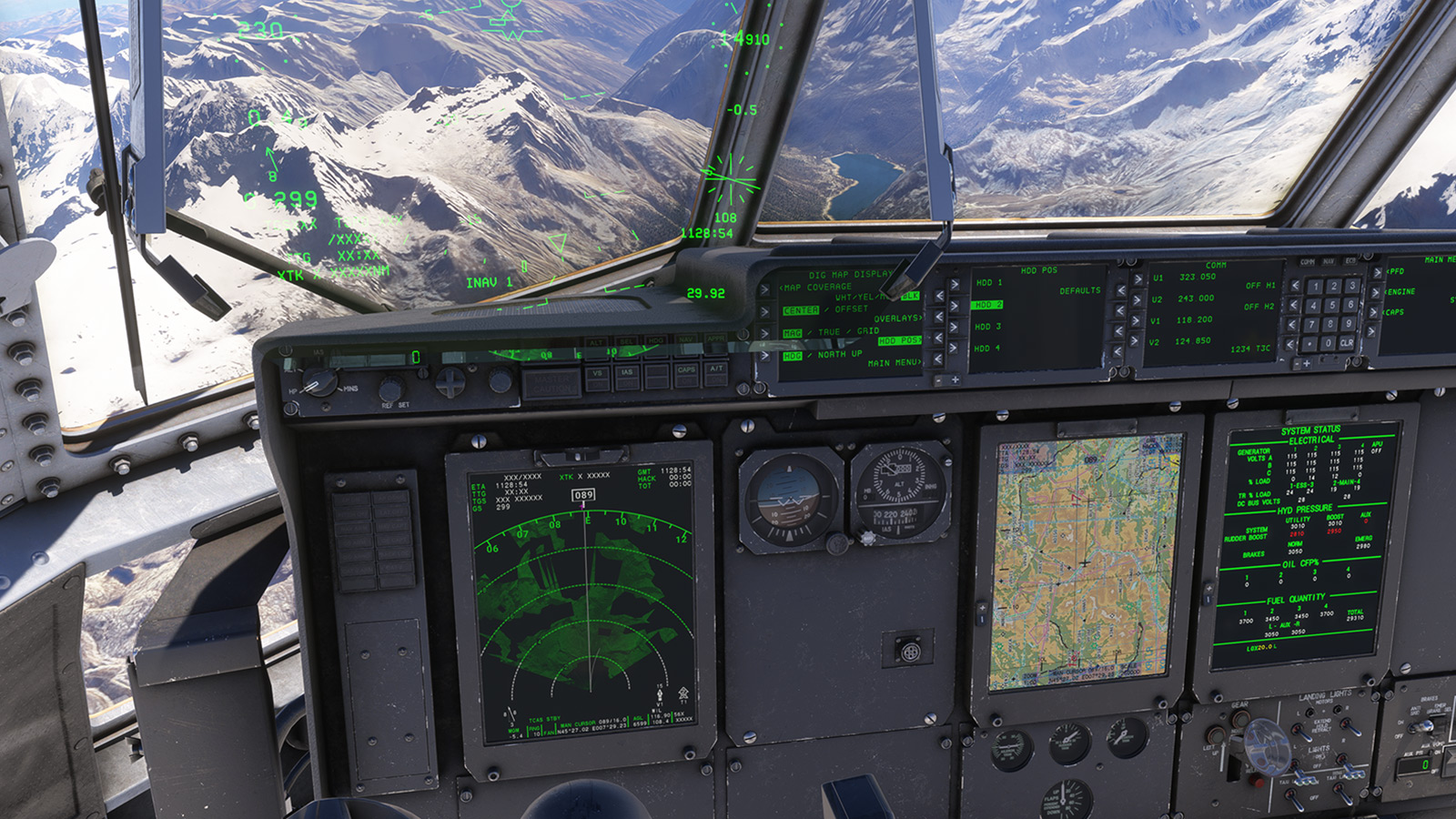This screenshot has height=819, width=1456.
Task: Hit the CLR key on the keypad
Action: pyautogui.click(x=1347, y=343)
